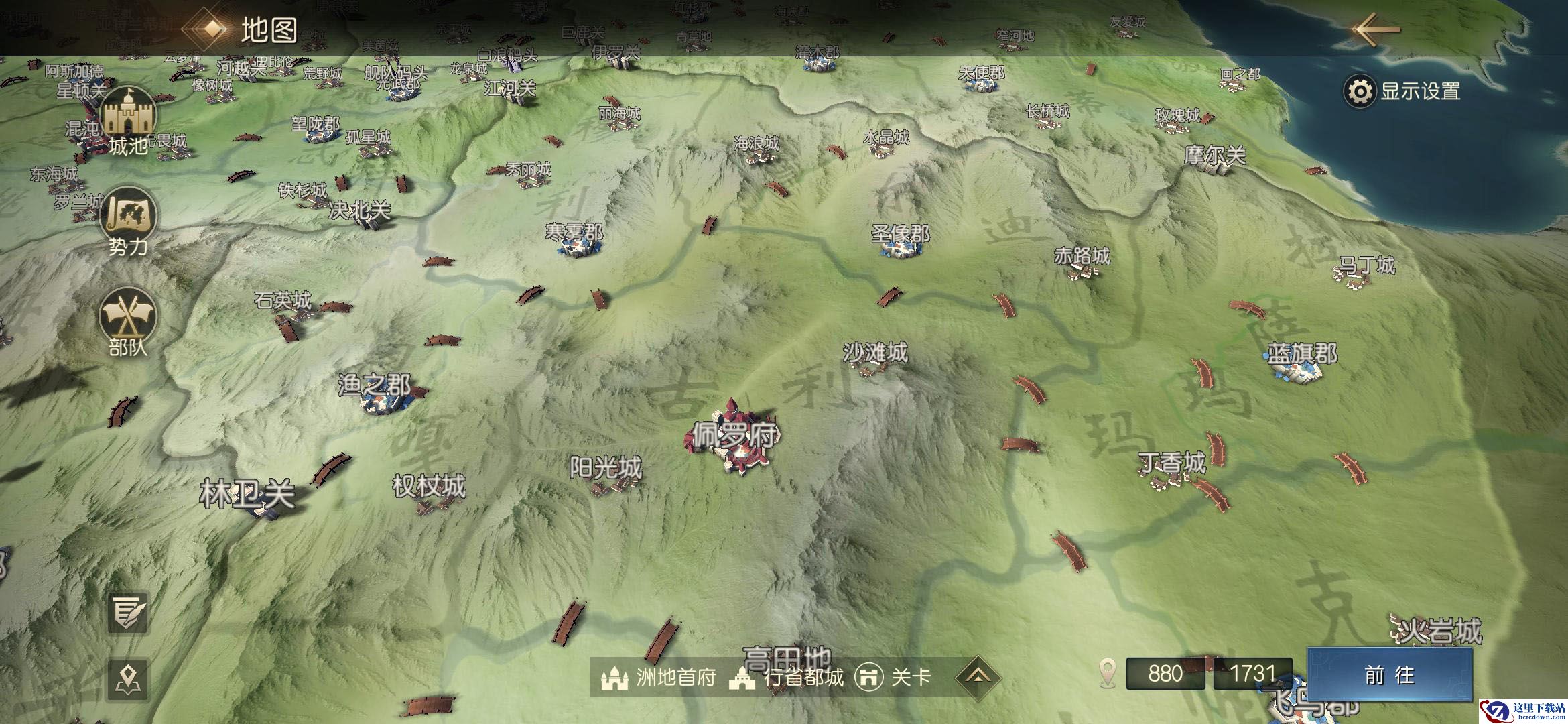The image size is (1568, 724).
Task: Open 显示设置 display settings
Action: pyautogui.click(x=1403, y=92)
